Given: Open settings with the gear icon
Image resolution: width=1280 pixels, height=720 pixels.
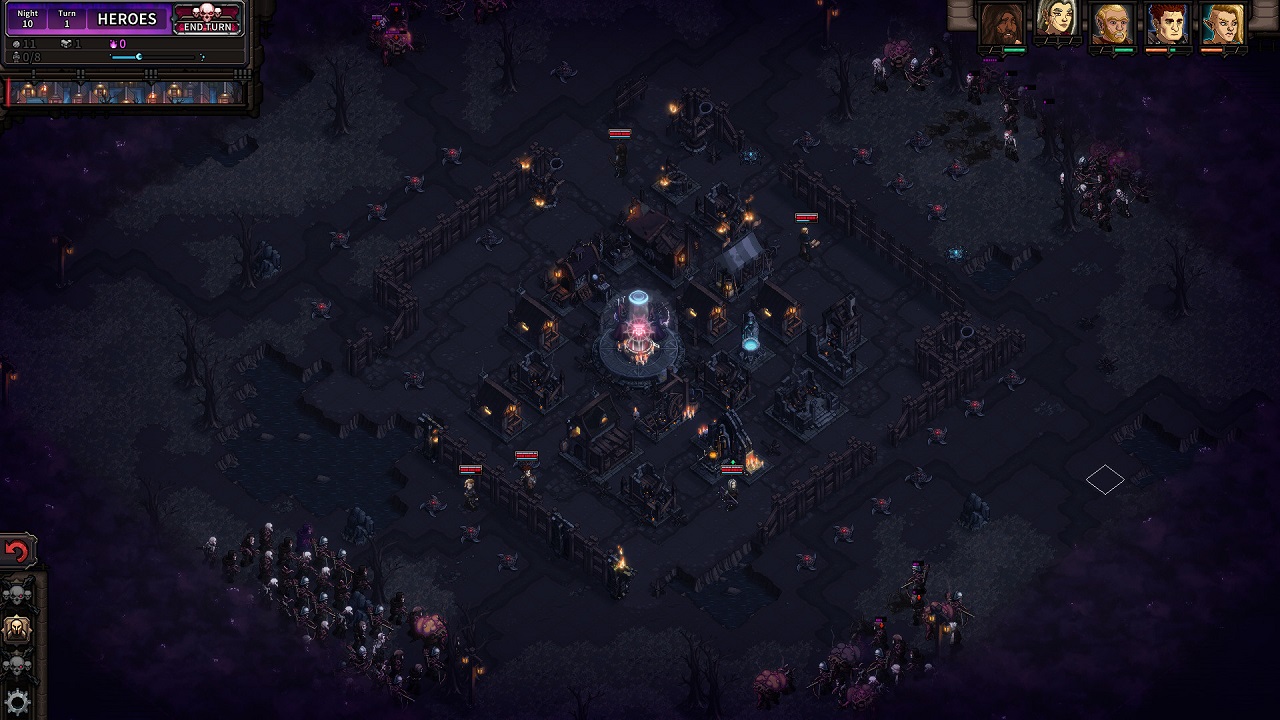Looking at the screenshot, I should 18,700.
